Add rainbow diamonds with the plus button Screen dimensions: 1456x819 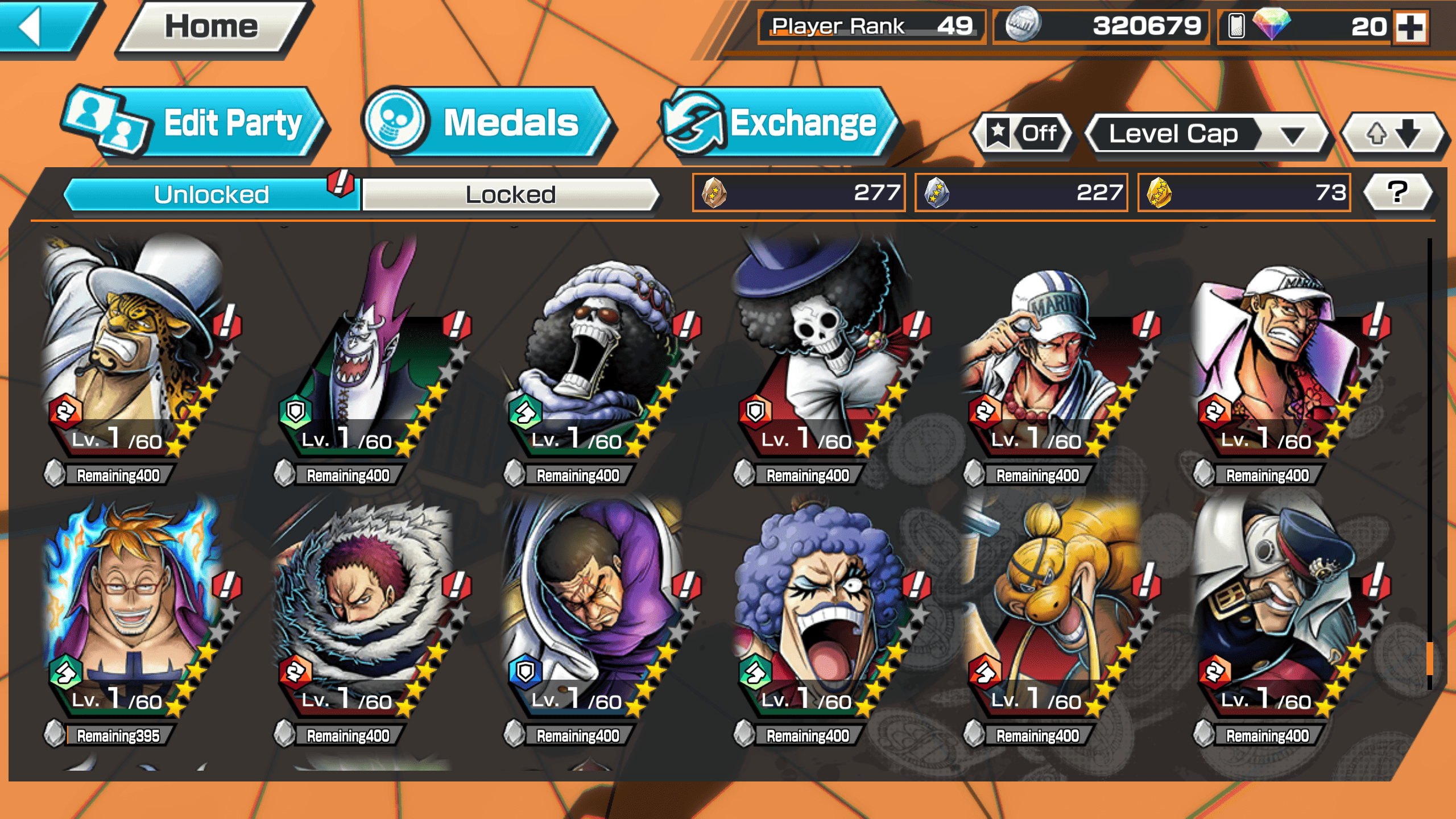[x=1410, y=27]
